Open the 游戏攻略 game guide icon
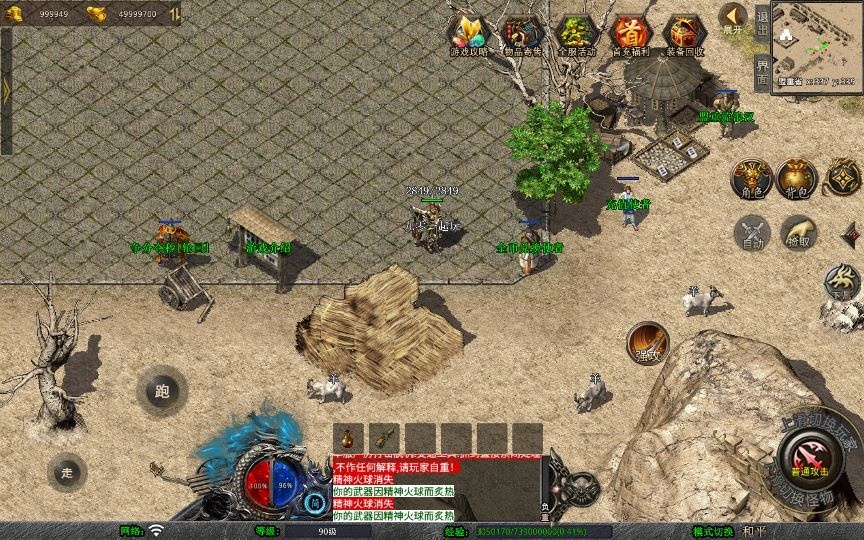Viewport: 864px width, 540px height. [x=467, y=35]
